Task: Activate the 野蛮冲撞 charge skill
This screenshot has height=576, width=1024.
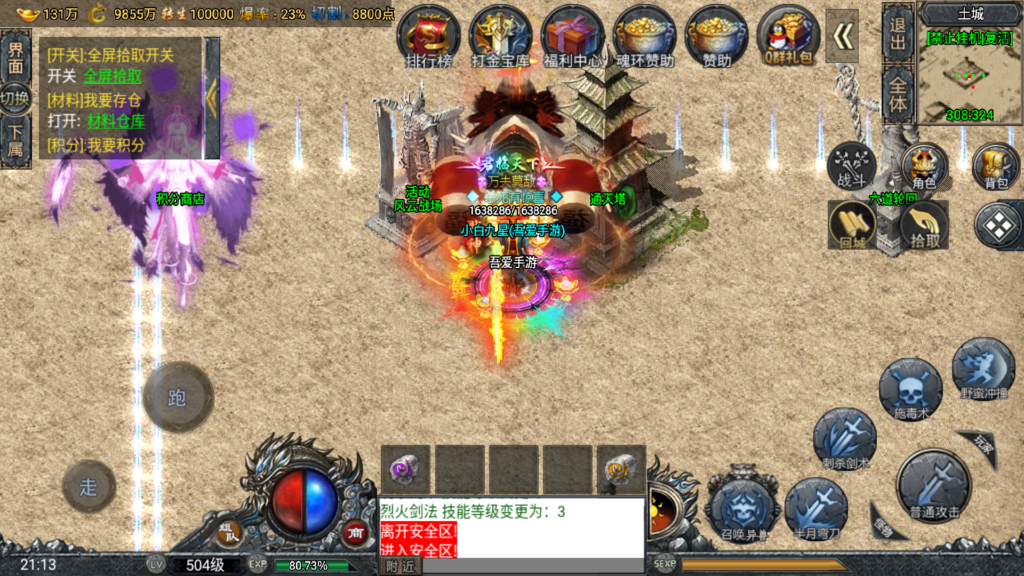Action: click(982, 370)
